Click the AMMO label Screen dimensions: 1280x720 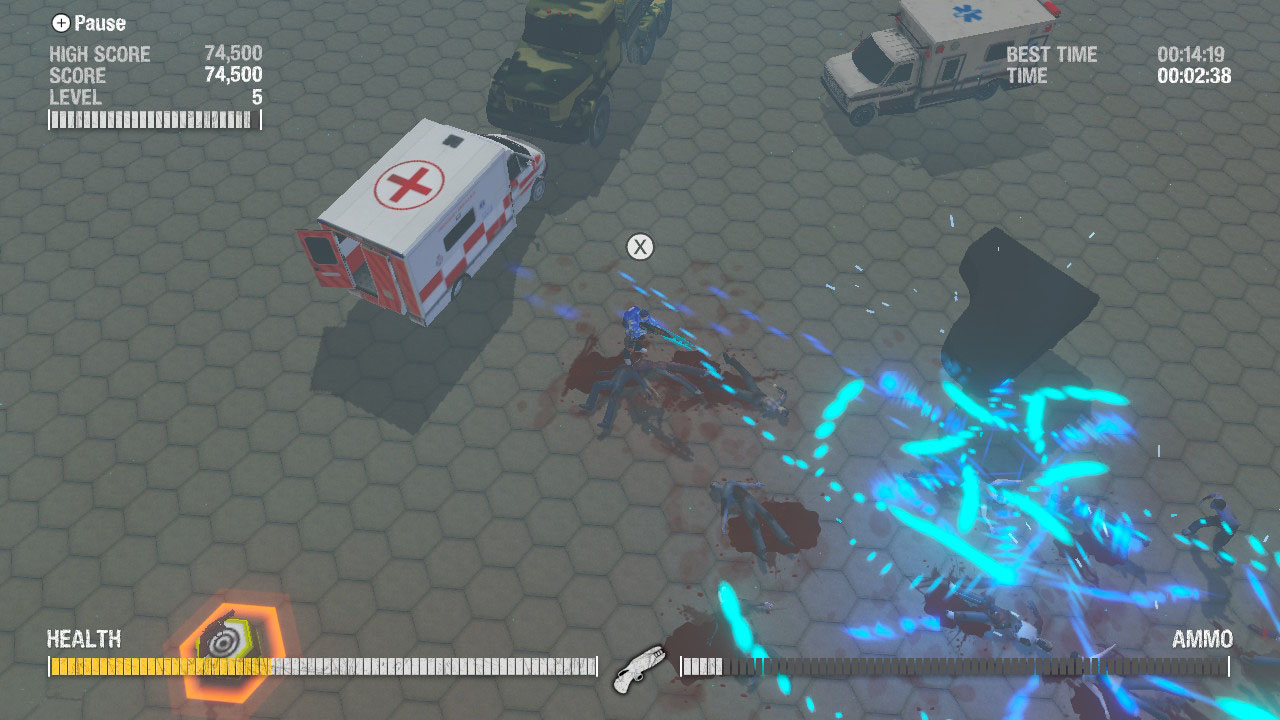coord(1201,640)
